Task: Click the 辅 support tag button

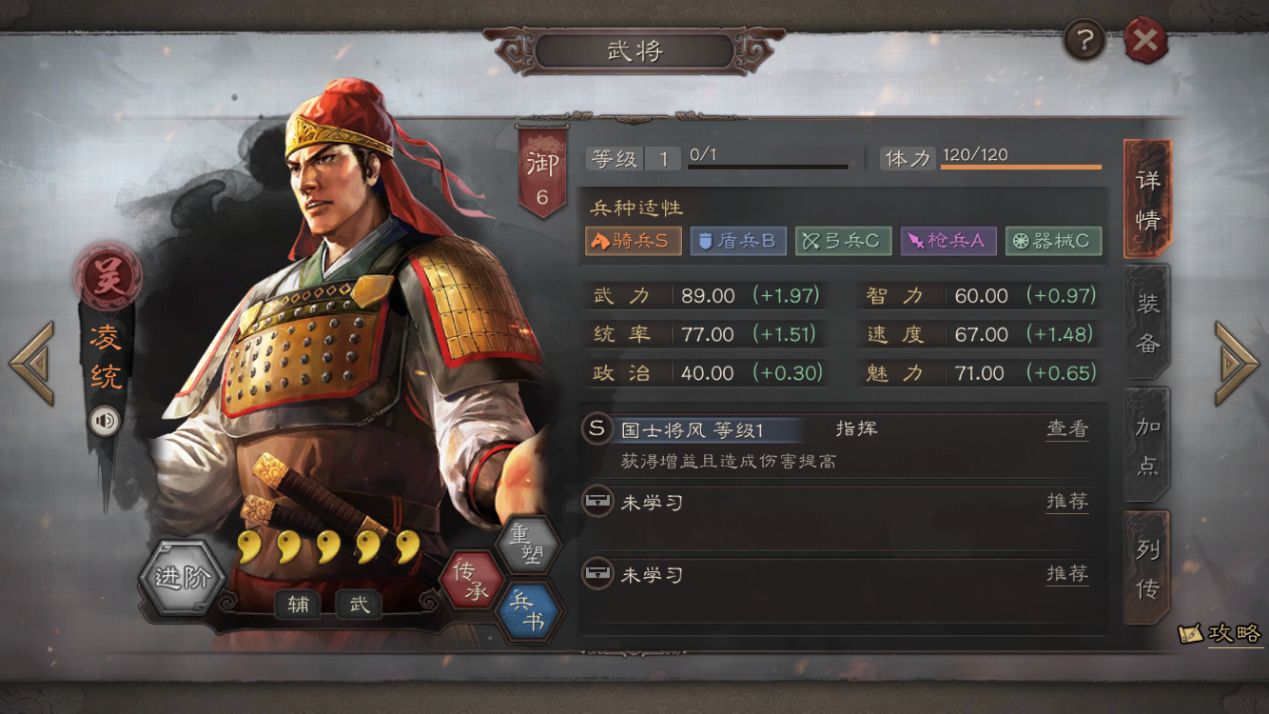Action: [297, 604]
